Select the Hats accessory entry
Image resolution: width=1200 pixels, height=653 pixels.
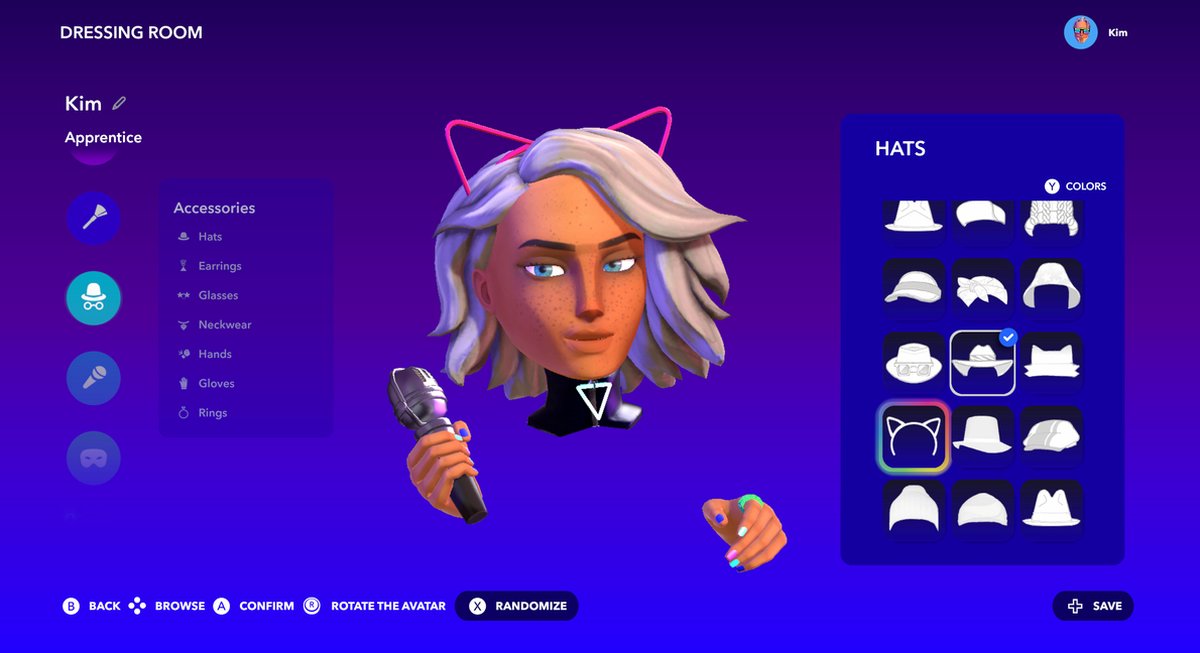point(210,237)
